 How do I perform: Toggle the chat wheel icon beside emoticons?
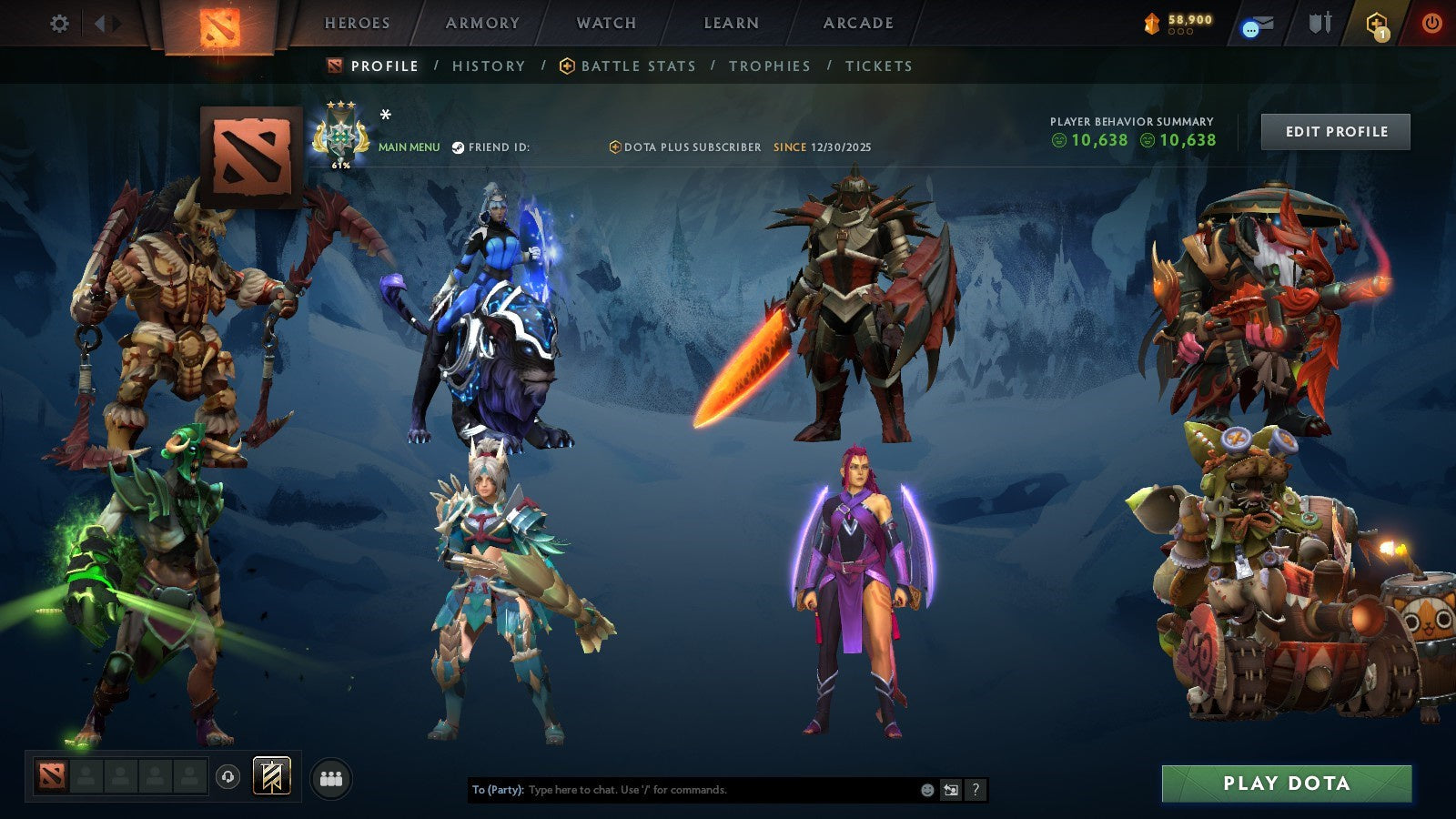[x=952, y=789]
